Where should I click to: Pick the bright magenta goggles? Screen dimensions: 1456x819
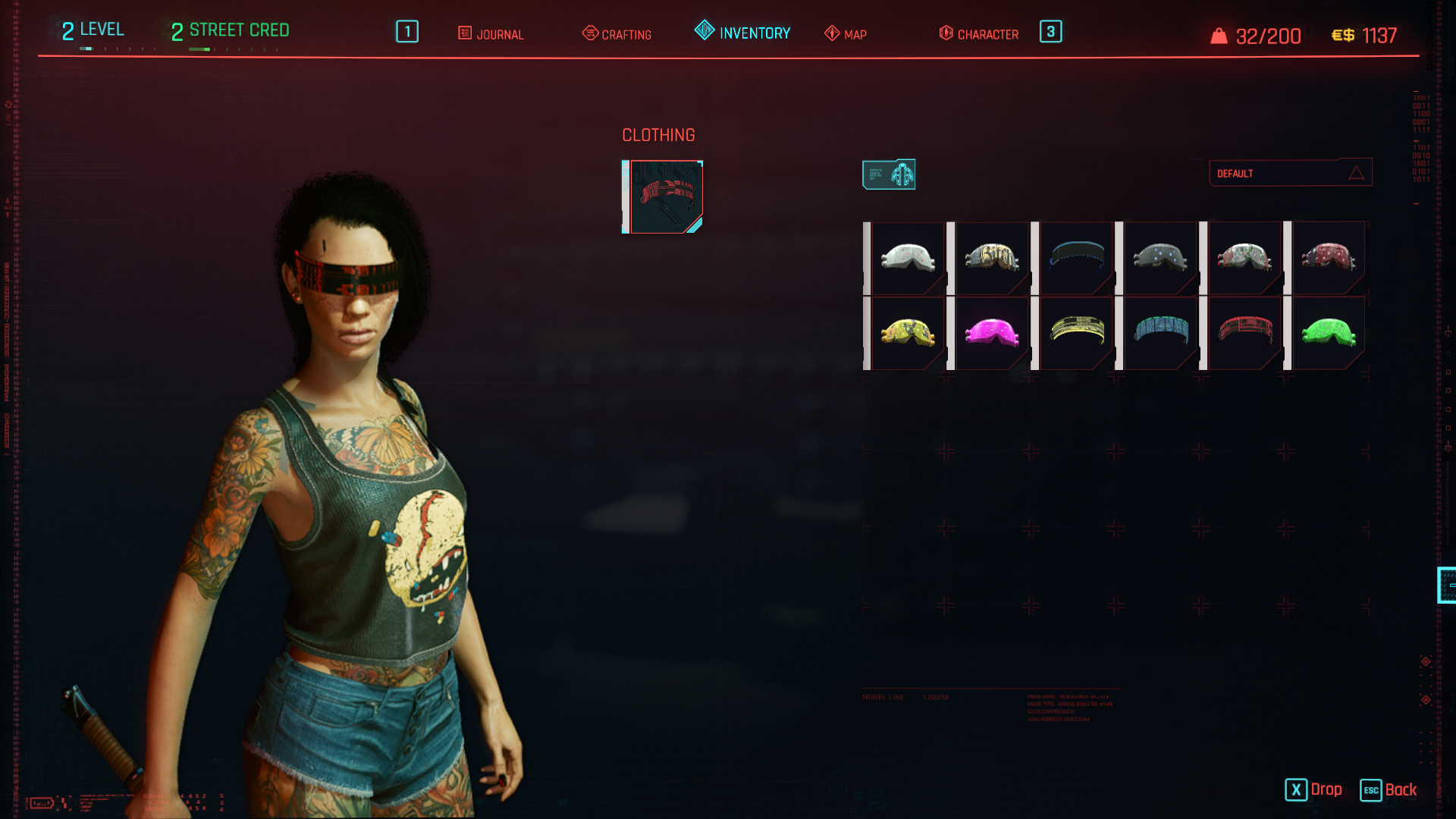[x=992, y=332]
